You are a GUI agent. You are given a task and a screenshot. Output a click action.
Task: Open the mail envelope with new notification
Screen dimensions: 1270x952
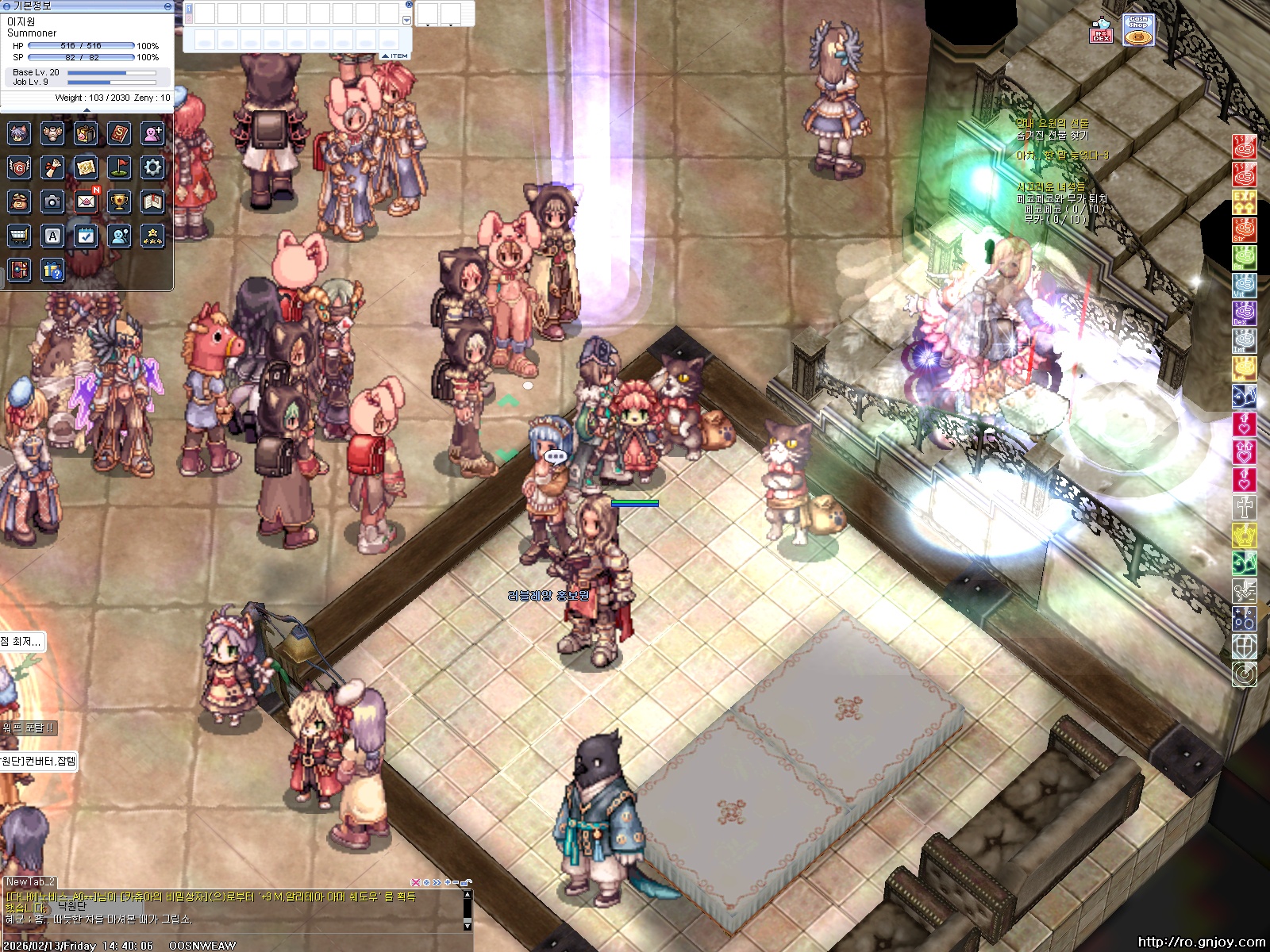coord(86,202)
